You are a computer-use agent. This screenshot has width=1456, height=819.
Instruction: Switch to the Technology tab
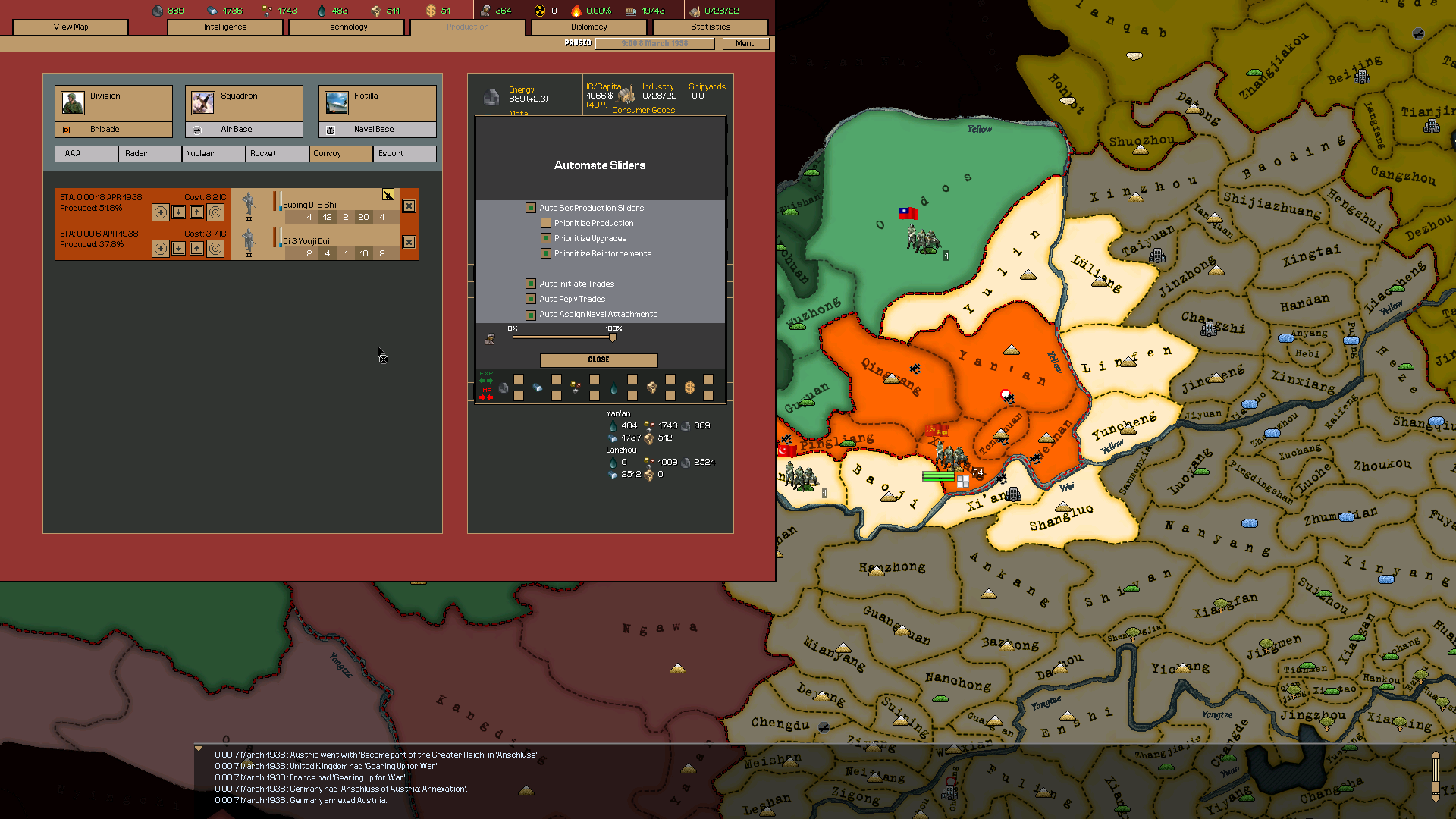pos(346,27)
